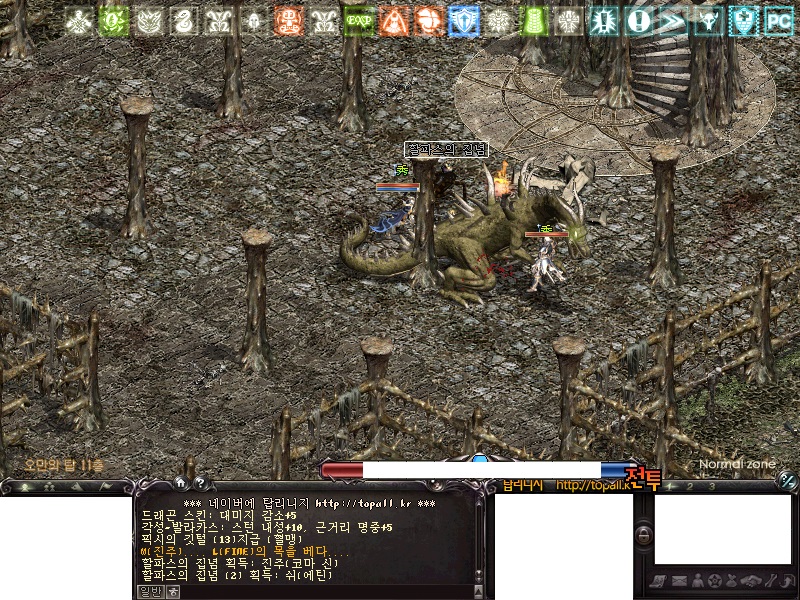Open the question mark help button

(199, 484)
